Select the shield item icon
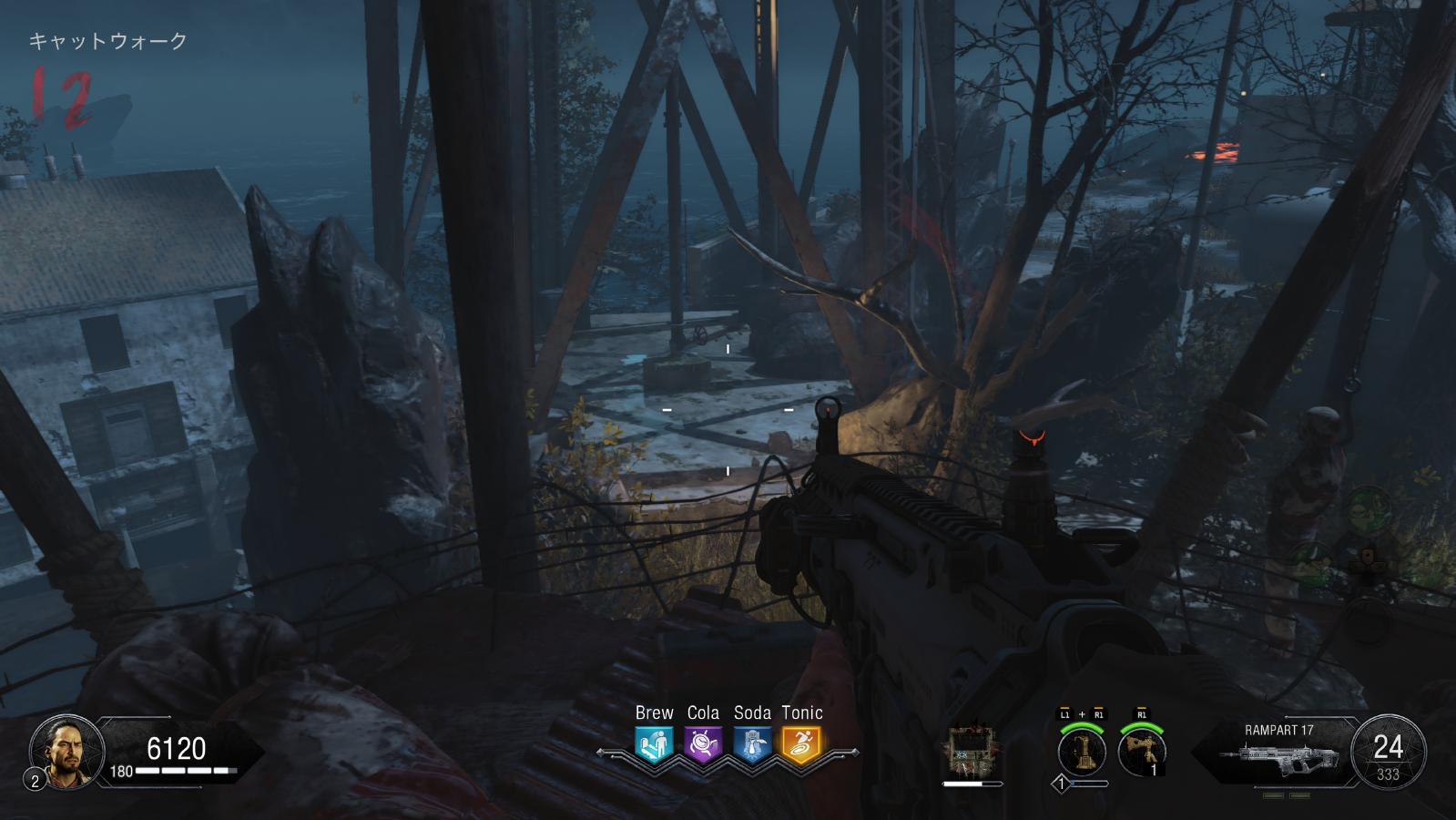The width and height of the screenshot is (1456, 820). pyautogui.click(x=972, y=752)
